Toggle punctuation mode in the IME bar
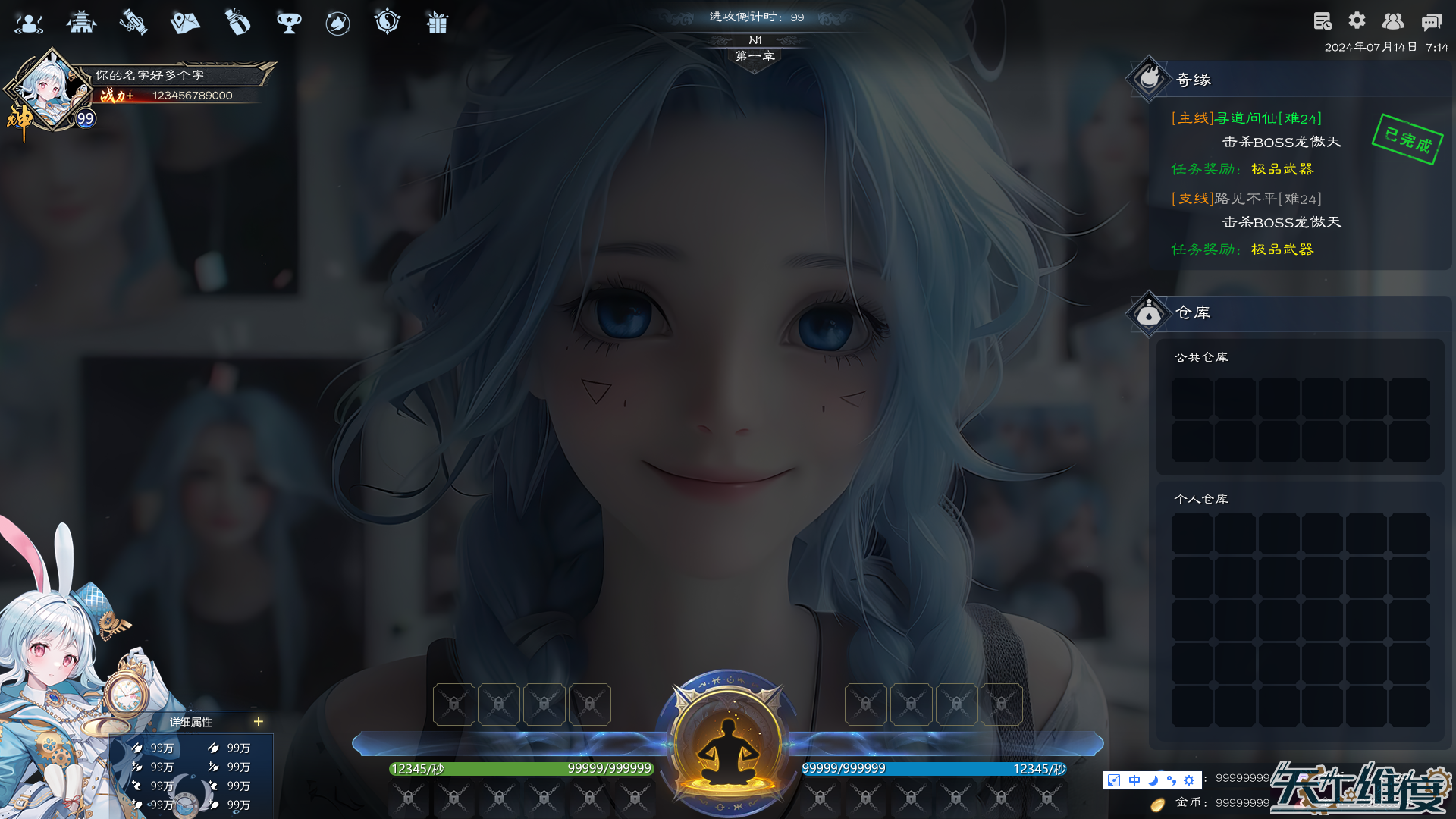 point(1170,780)
